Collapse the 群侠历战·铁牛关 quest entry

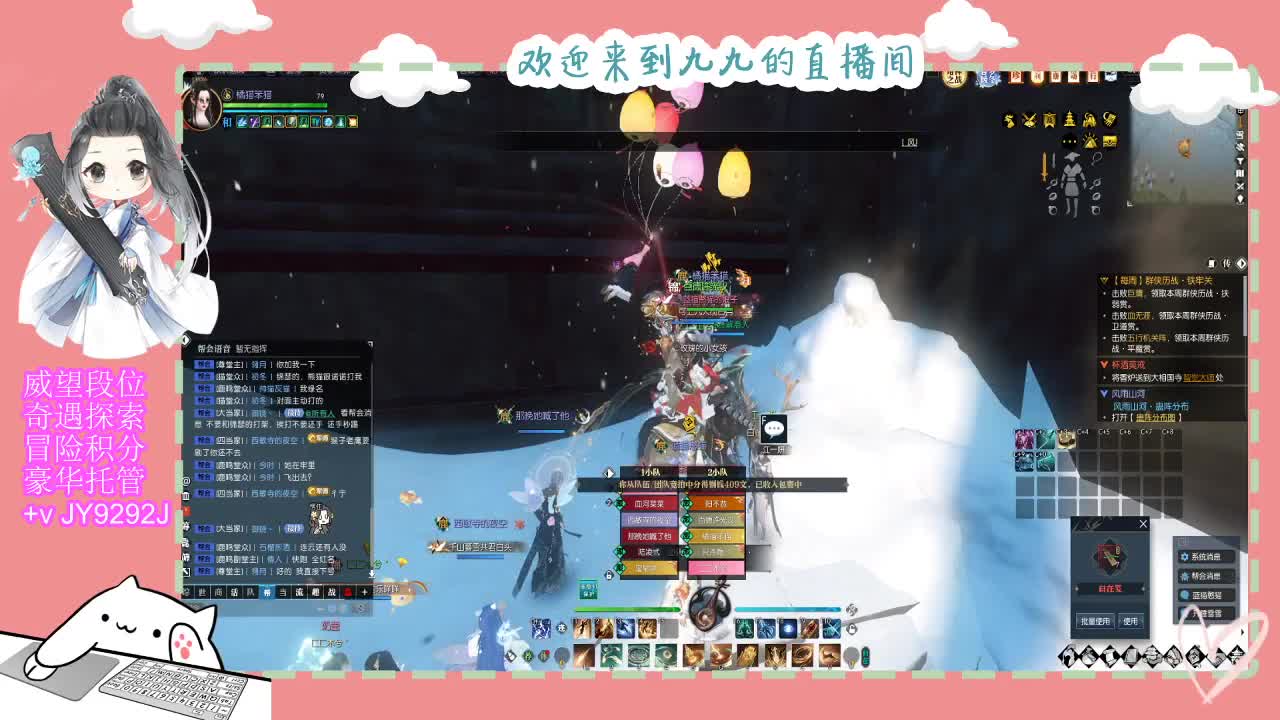tap(1103, 280)
